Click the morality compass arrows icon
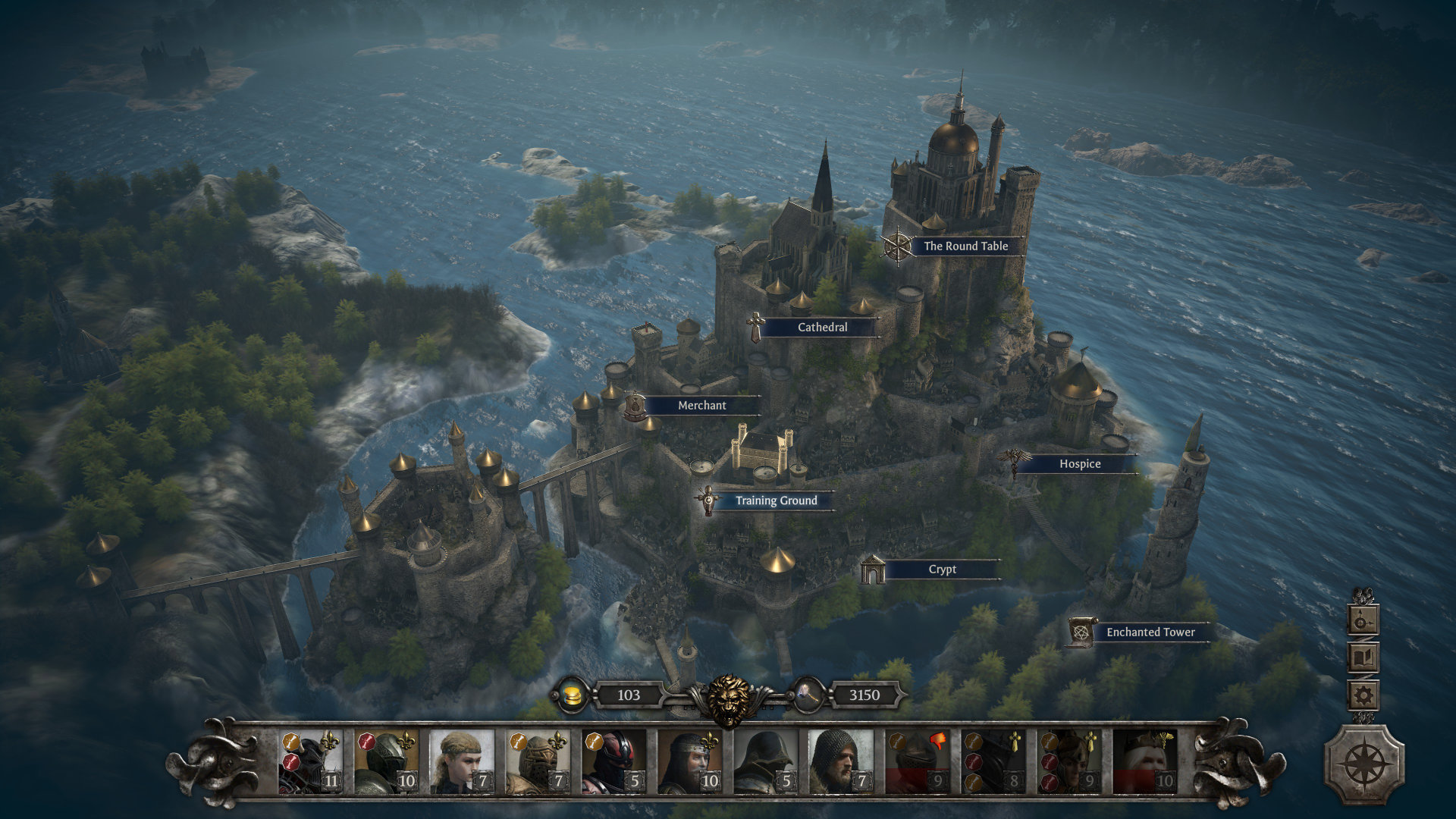The height and width of the screenshot is (819, 1456). 1363,621
